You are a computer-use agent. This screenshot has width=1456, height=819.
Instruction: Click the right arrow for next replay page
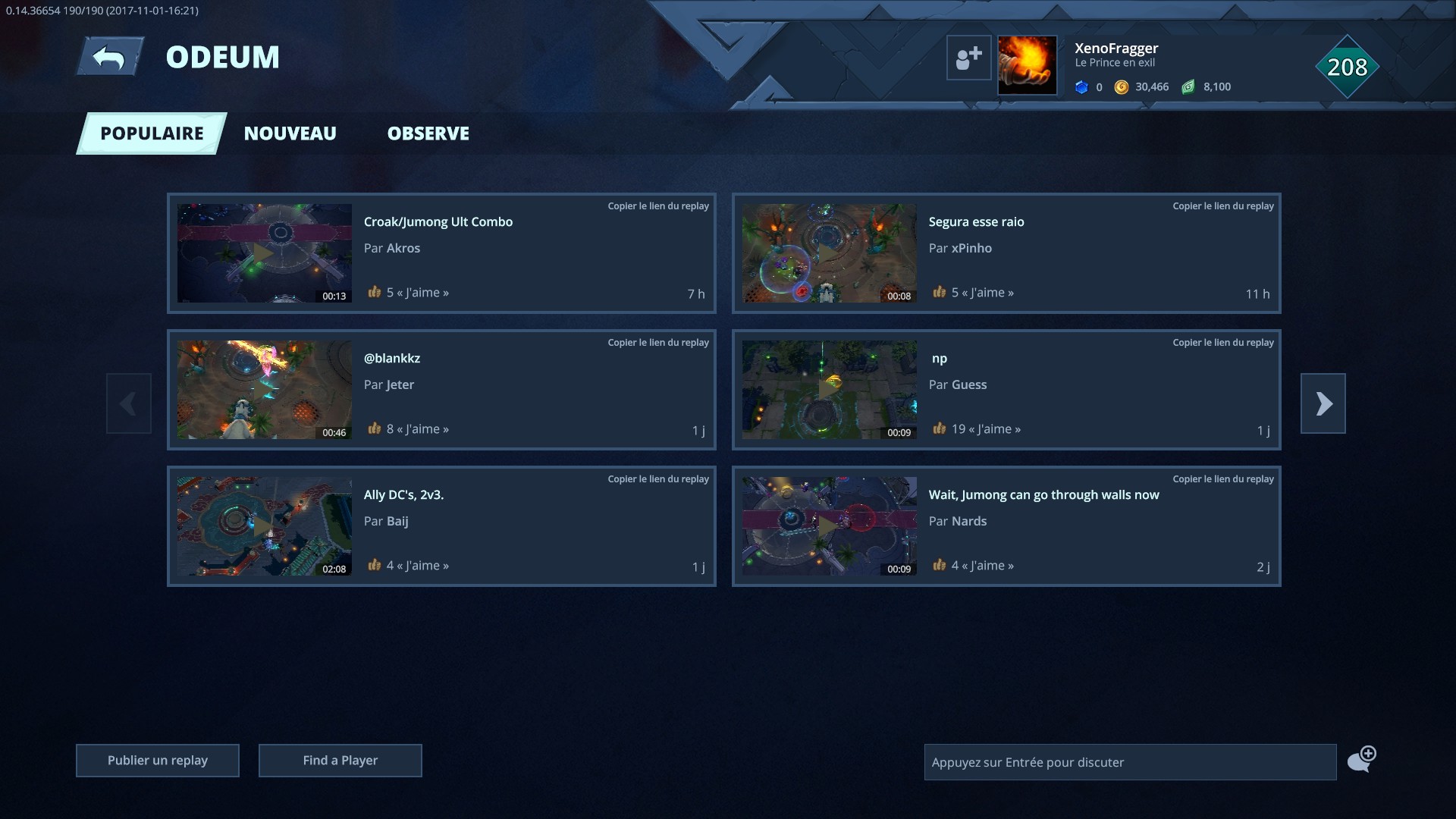point(1323,403)
